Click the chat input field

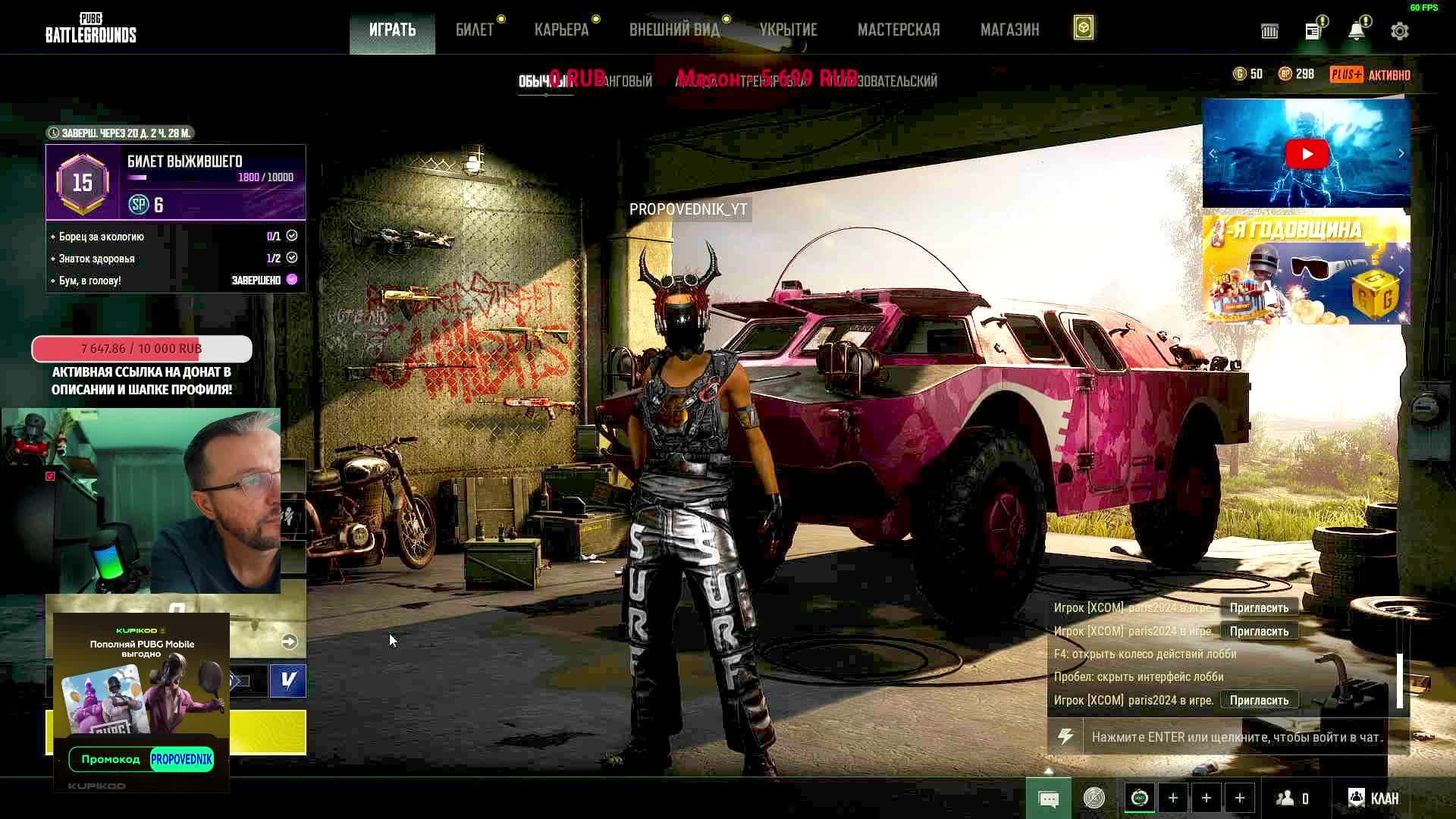pyautogui.click(x=1236, y=737)
